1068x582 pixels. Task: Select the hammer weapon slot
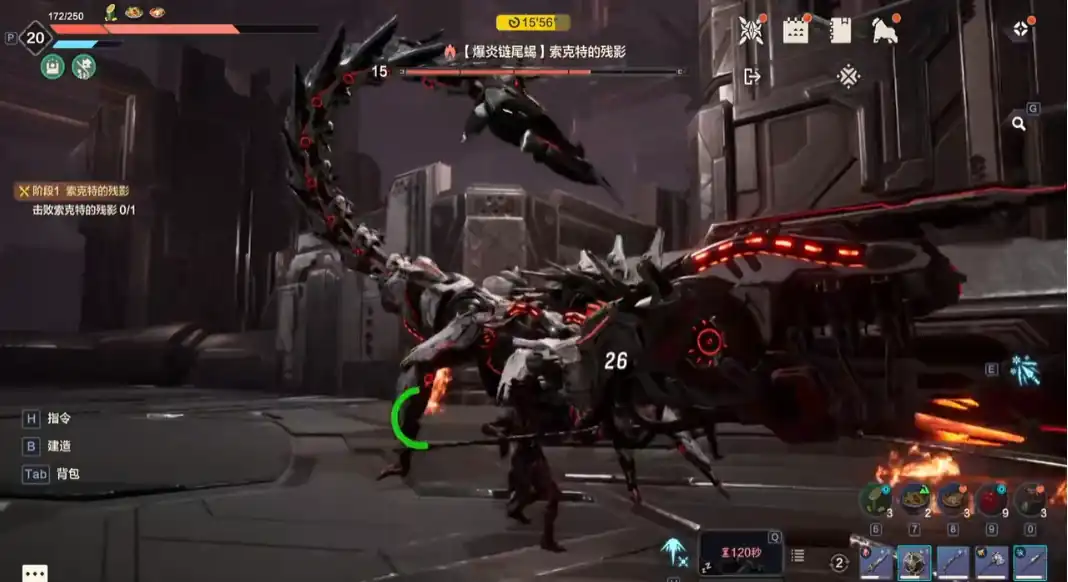coord(991,563)
